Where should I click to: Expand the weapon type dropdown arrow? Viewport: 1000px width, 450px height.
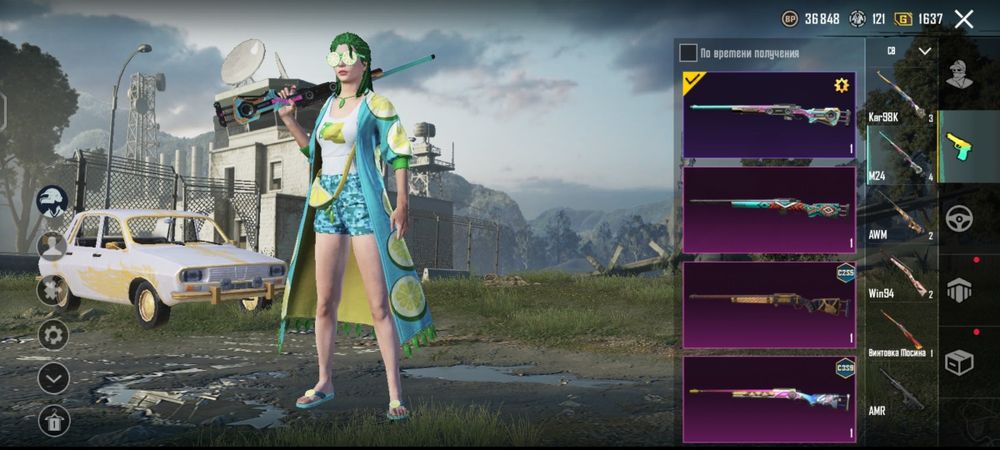click(924, 50)
